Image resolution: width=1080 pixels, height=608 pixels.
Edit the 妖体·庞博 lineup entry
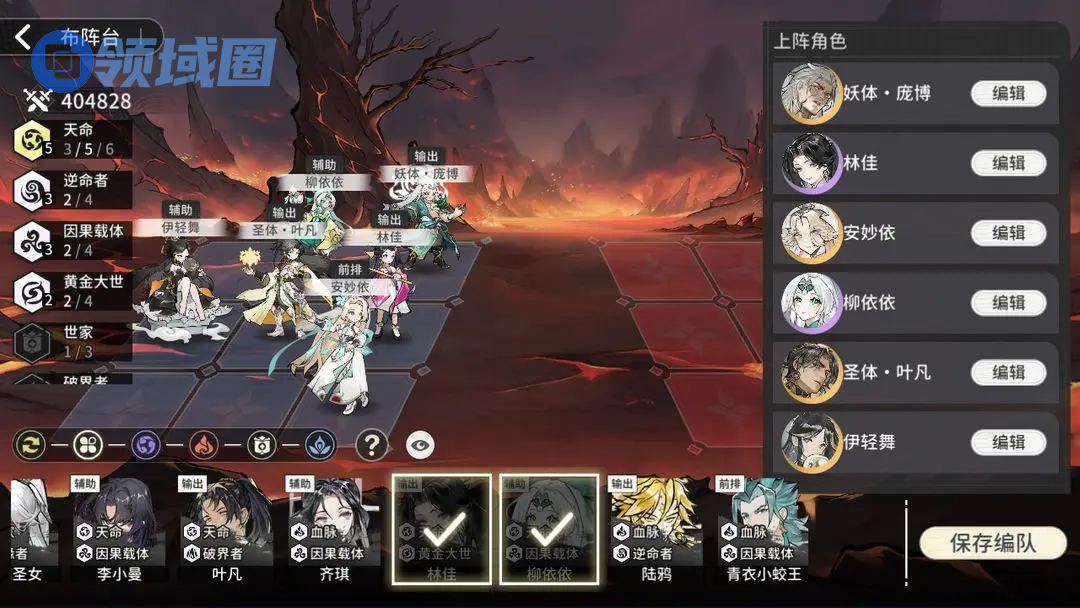point(1008,93)
